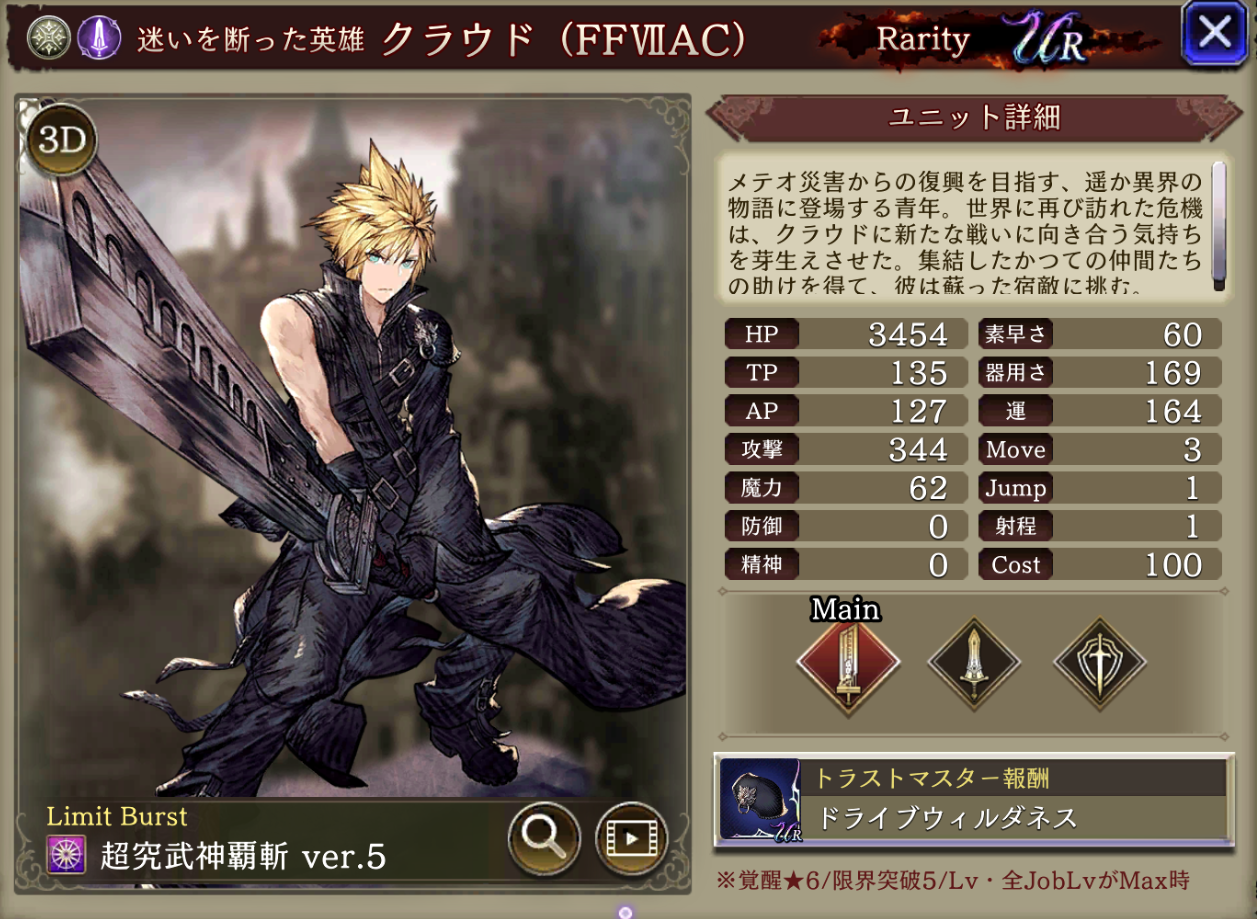This screenshot has height=919, width=1257.
Task: Play the Limit Burst video preview
Action: (x=631, y=836)
